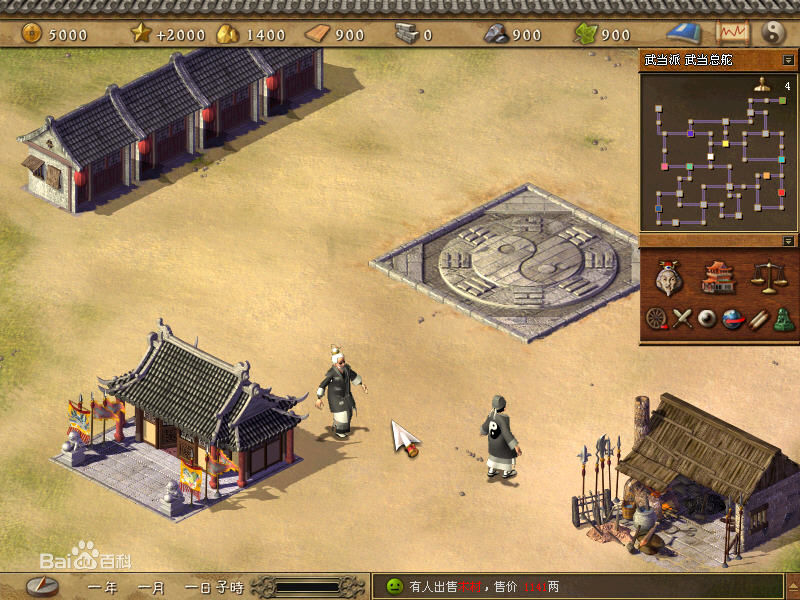The height and width of the screenshot is (600, 800).
Task: Open the balance scales trade icon
Action: pos(767,277)
